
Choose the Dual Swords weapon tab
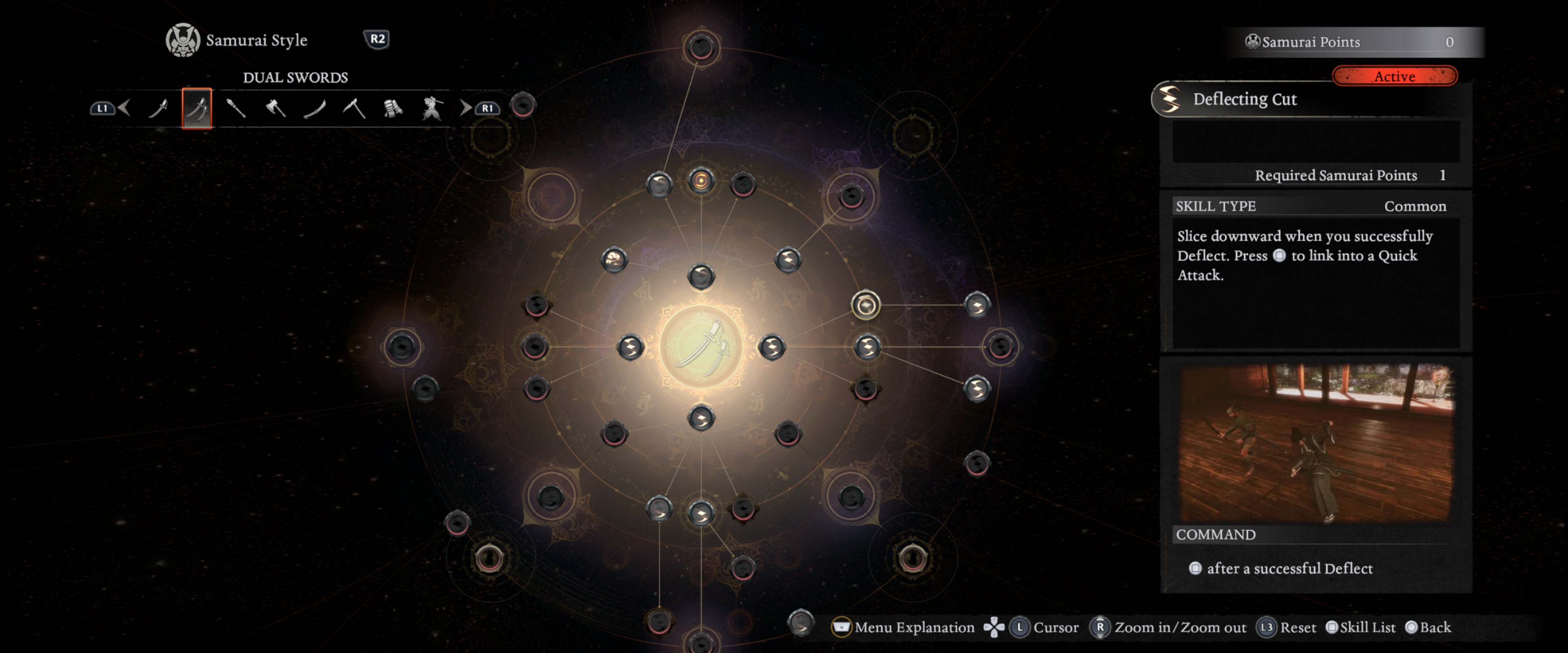tap(196, 108)
